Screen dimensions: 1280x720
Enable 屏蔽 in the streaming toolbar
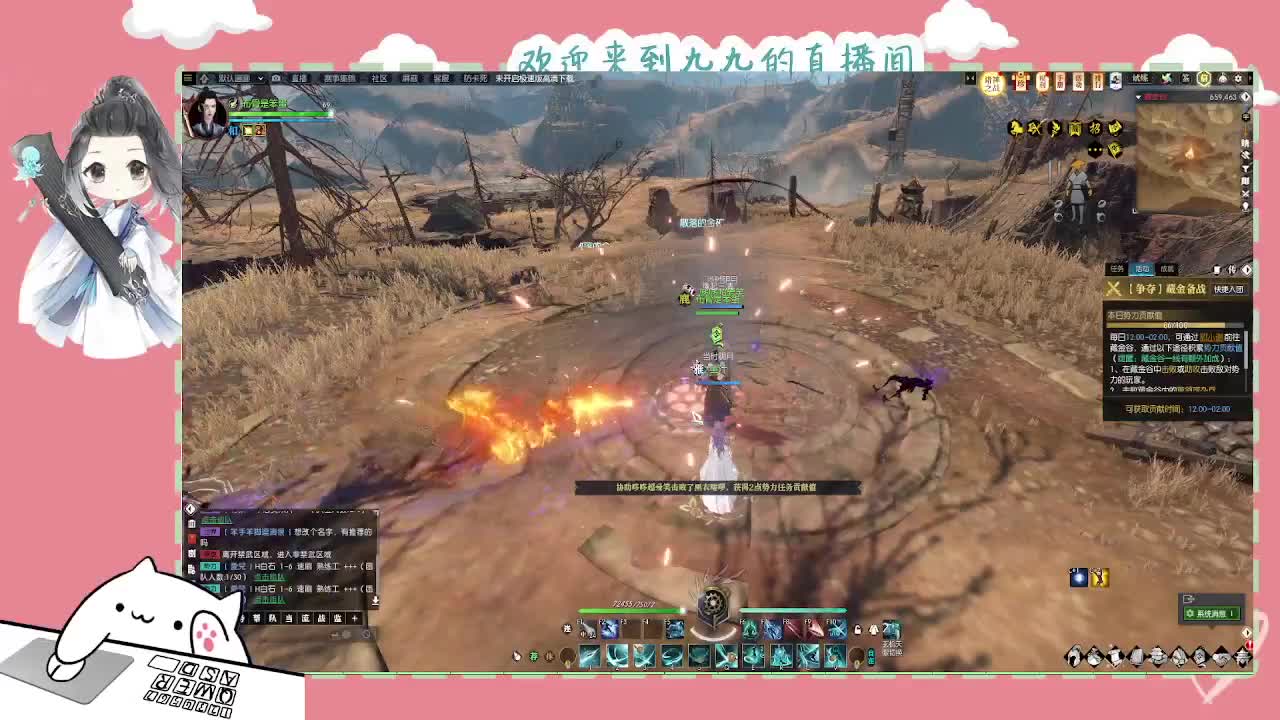coord(408,80)
